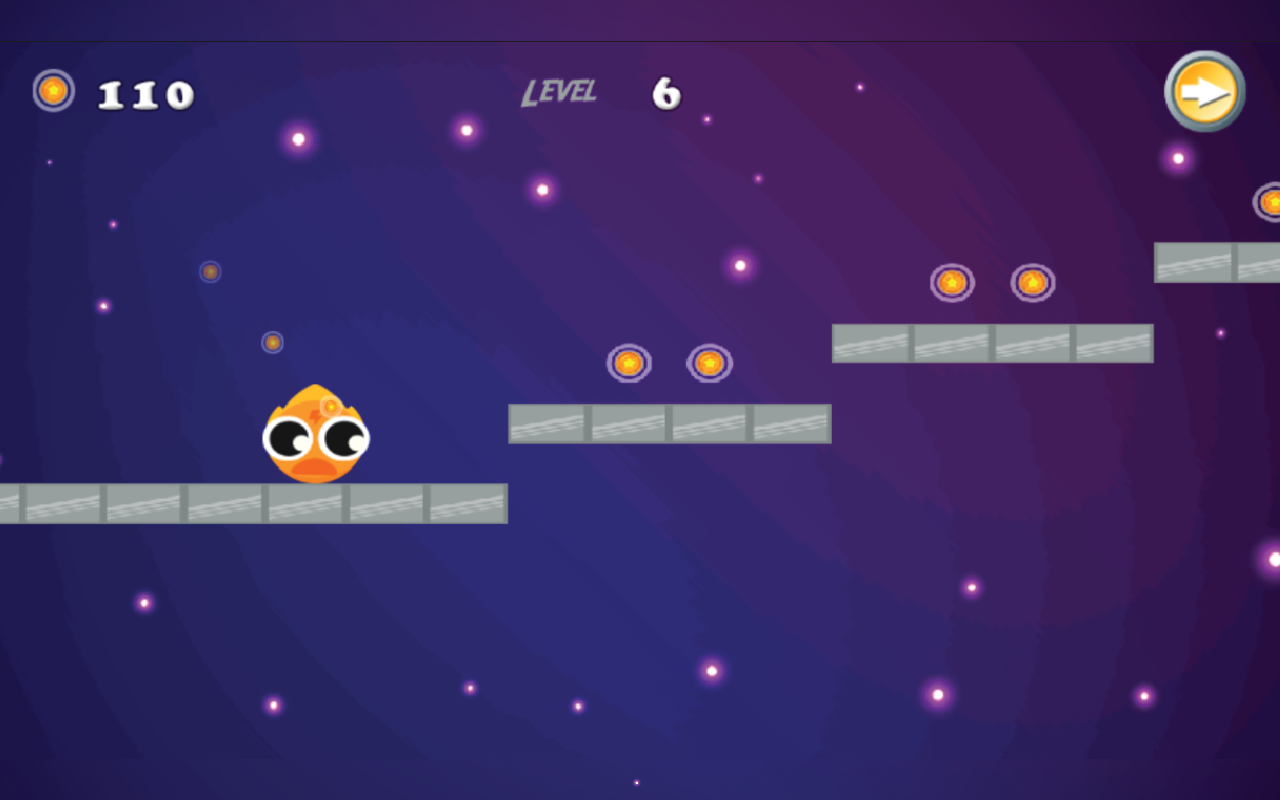This screenshot has height=800, width=1280.
Task: Click the score number 110
Action: tap(144, 92)
